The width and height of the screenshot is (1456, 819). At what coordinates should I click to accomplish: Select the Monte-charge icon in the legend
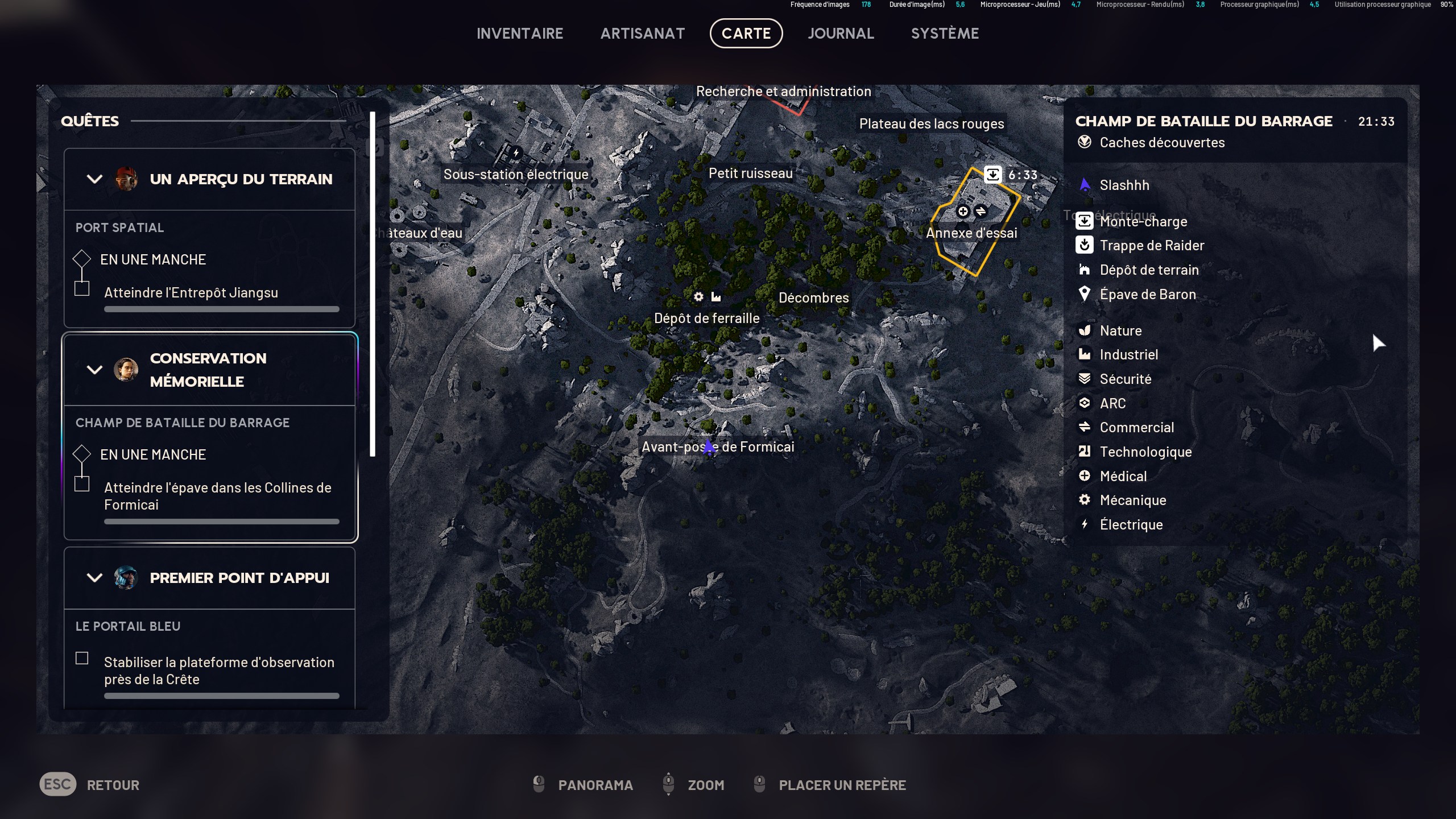[x=1085, y=221]
